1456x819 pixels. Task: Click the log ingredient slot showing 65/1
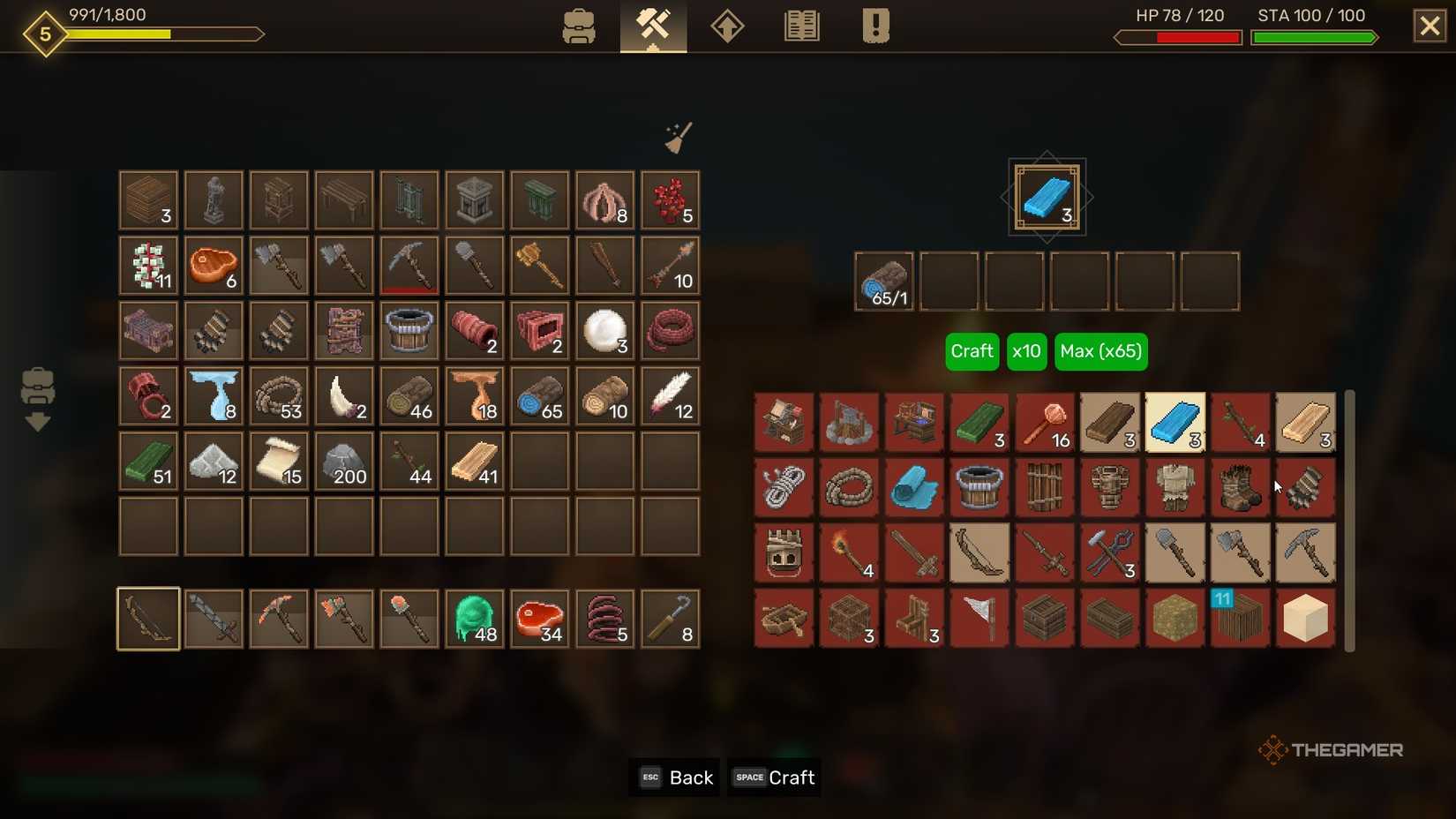point(885,281)
